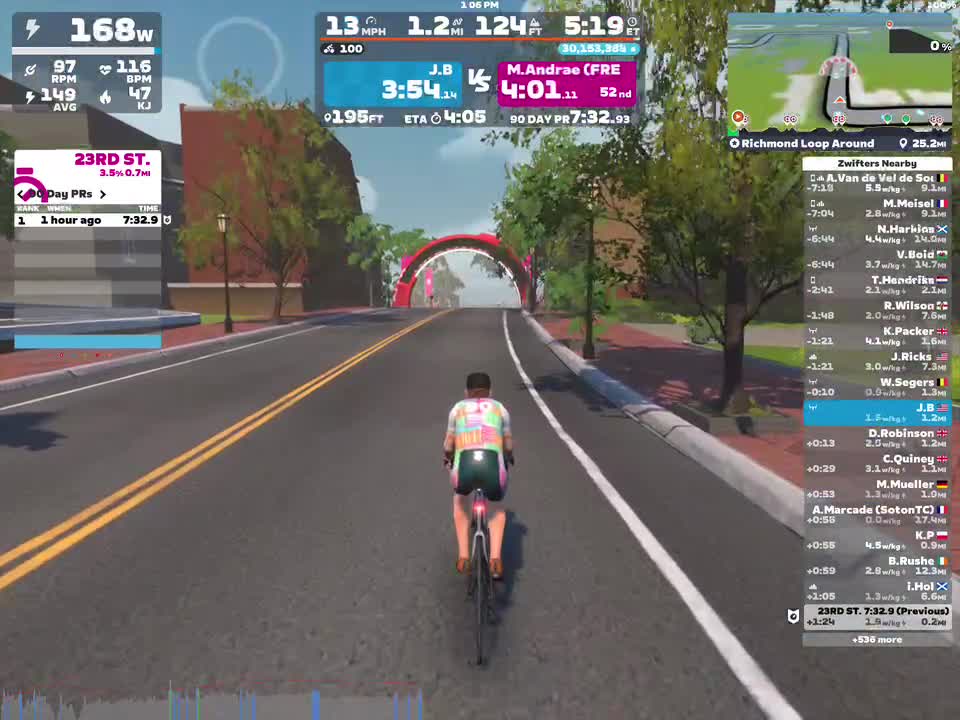Image resolution: width=960 pixels, height=720 pixels.
Task: Select M.Meisel in Zwifters Nearby
Action: (877, 209)
